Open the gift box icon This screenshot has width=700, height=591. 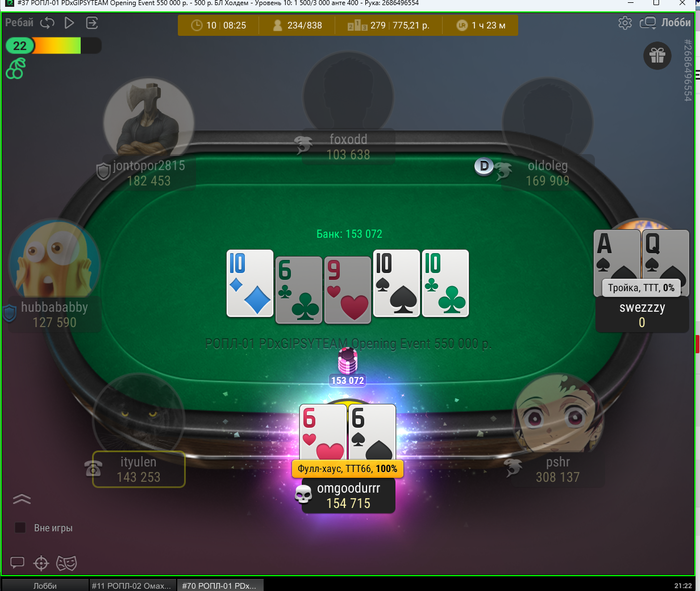[x=657, y=56]
